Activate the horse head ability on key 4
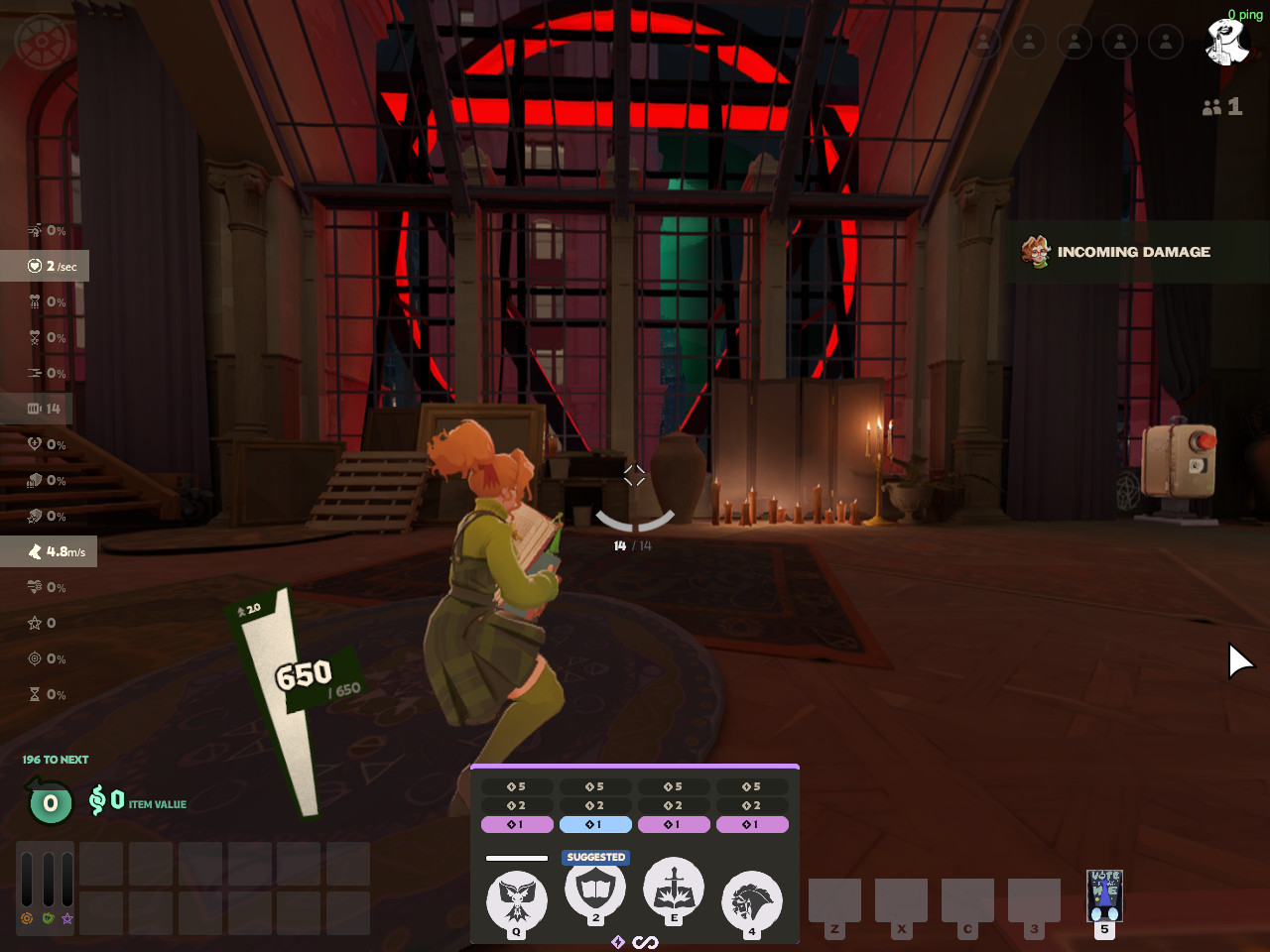The width and height of the screenshot is (1270, 952). click(752, 901)
